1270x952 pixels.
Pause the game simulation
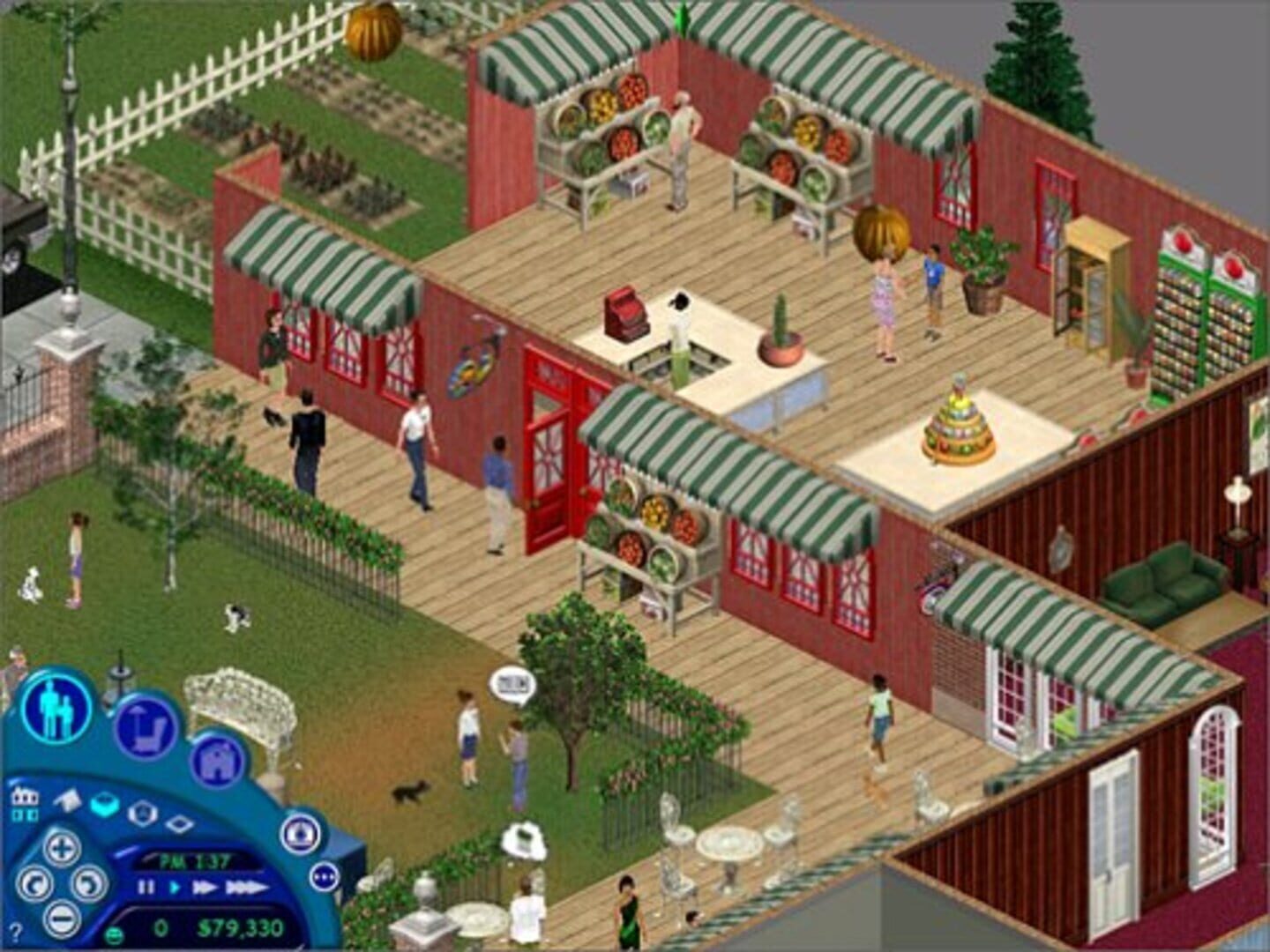(146, 889)
